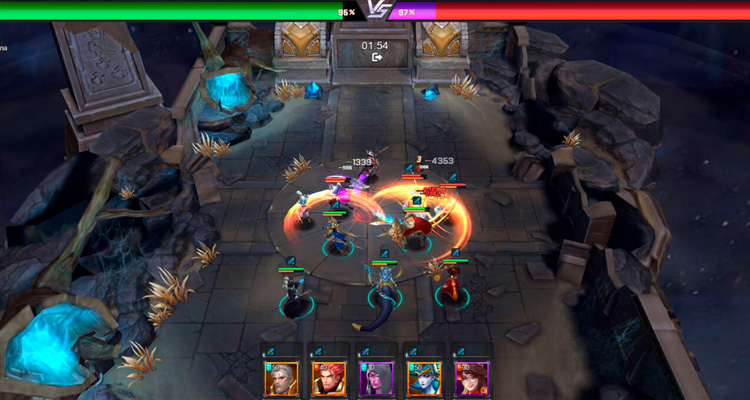Pick the smiling hero with glasses and brown hat
This screenshot has height=400, width=750.
pyautogui.click(x=472, y=378)
